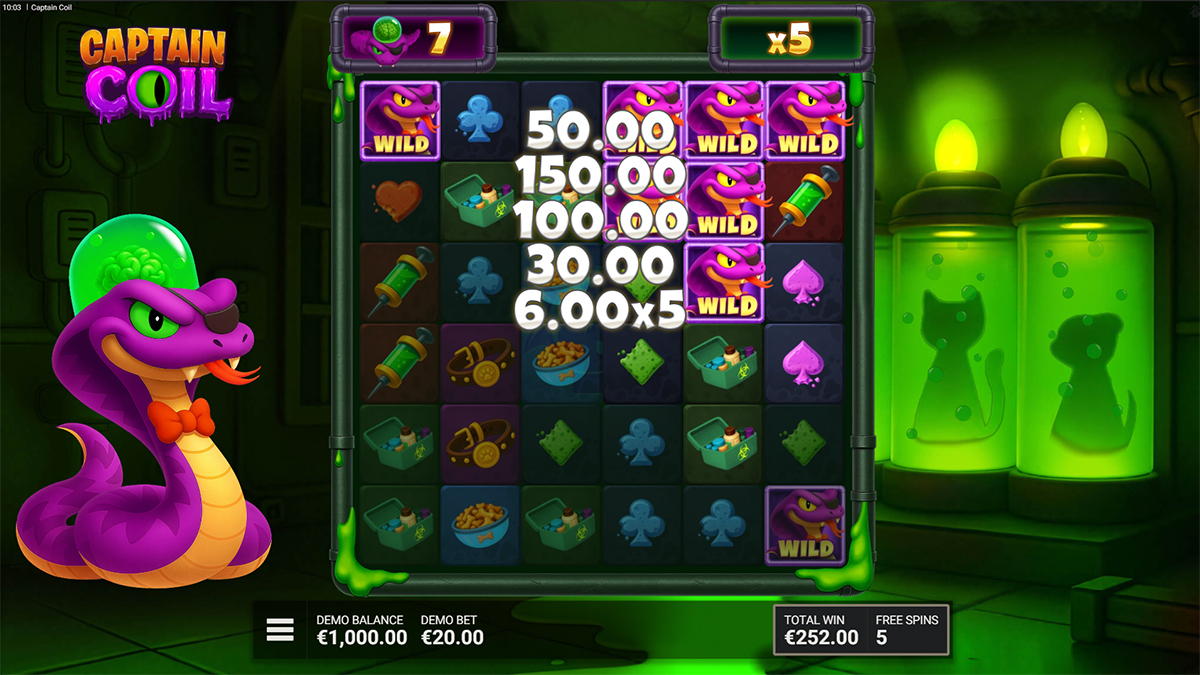The height and width of the screenshot is (675, 1200).
Task: Open the hamburger menu
Action: [x=280, y=629]
